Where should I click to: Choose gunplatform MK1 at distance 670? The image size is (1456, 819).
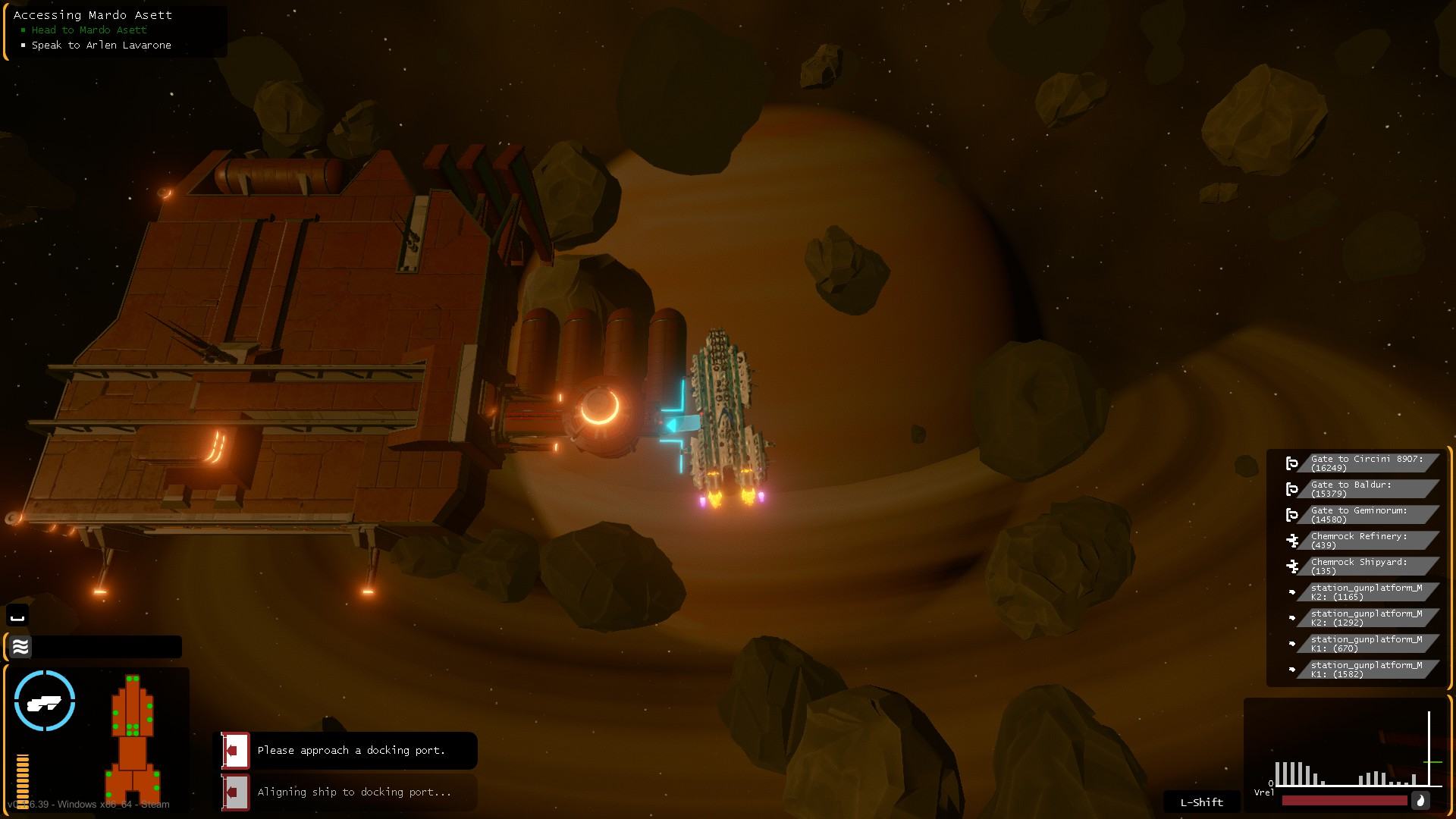pos(1367,644)
